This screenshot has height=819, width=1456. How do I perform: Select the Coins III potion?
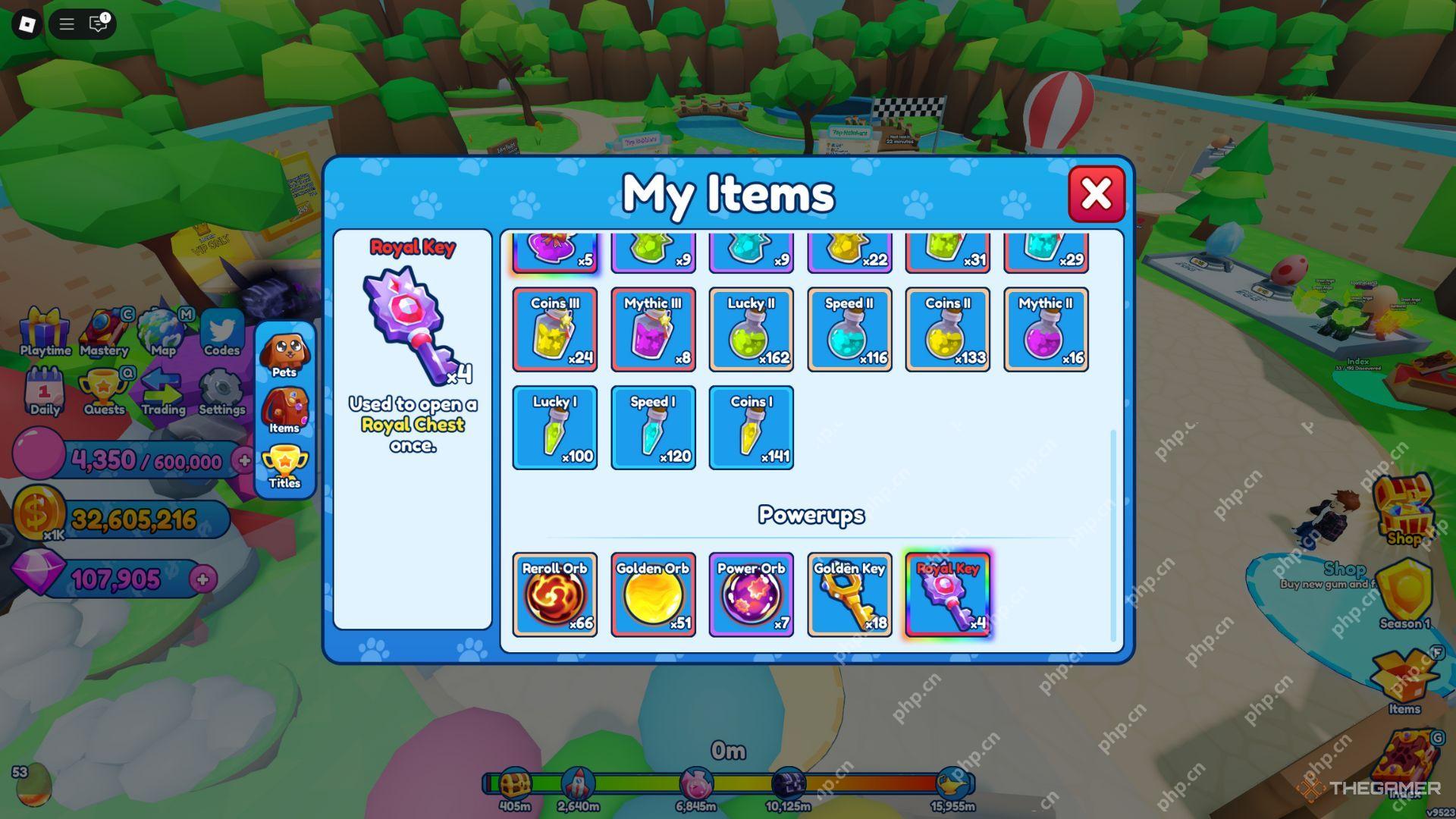coord(555,330)
